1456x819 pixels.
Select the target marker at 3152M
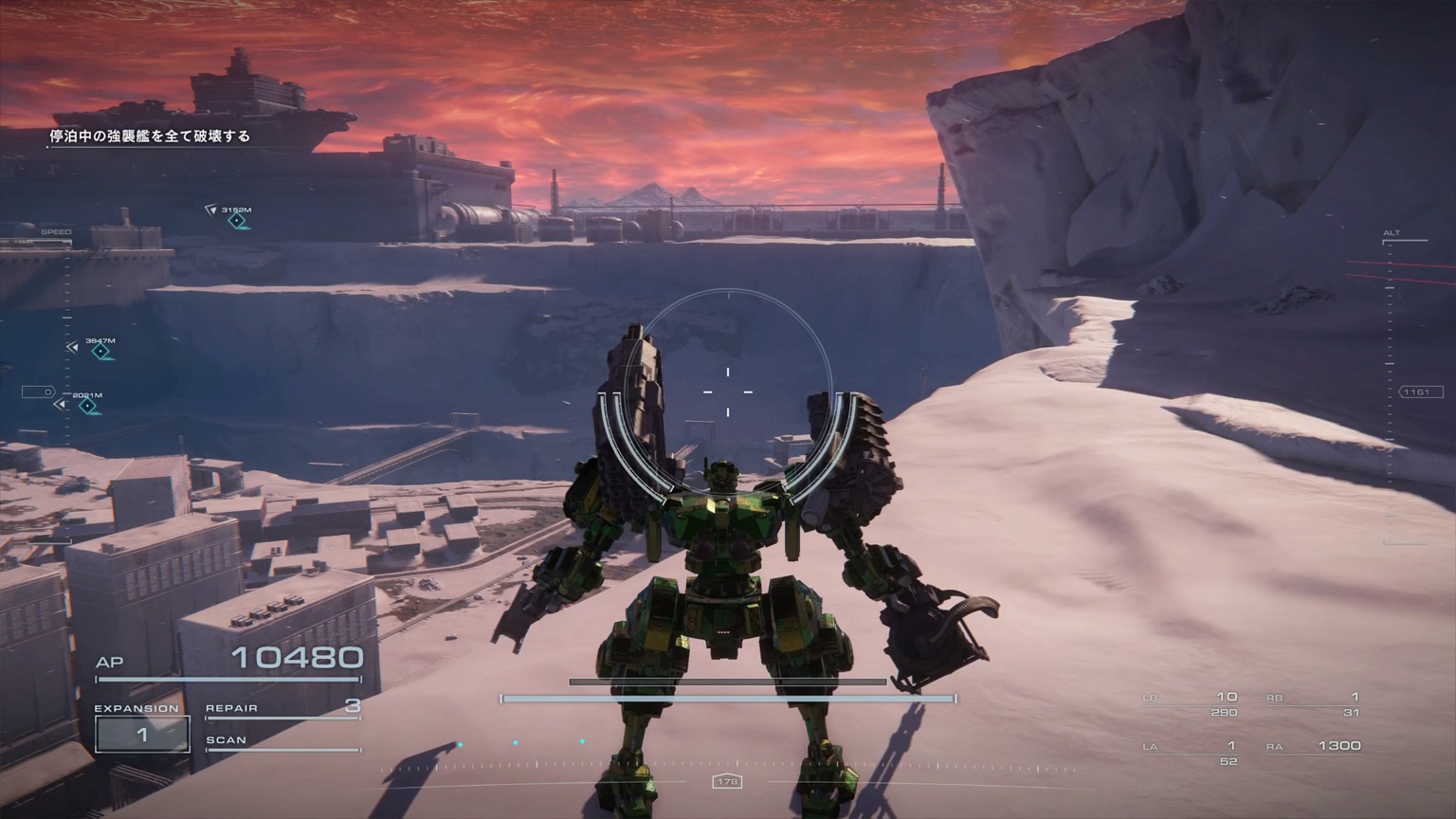[x=237, y=221]
